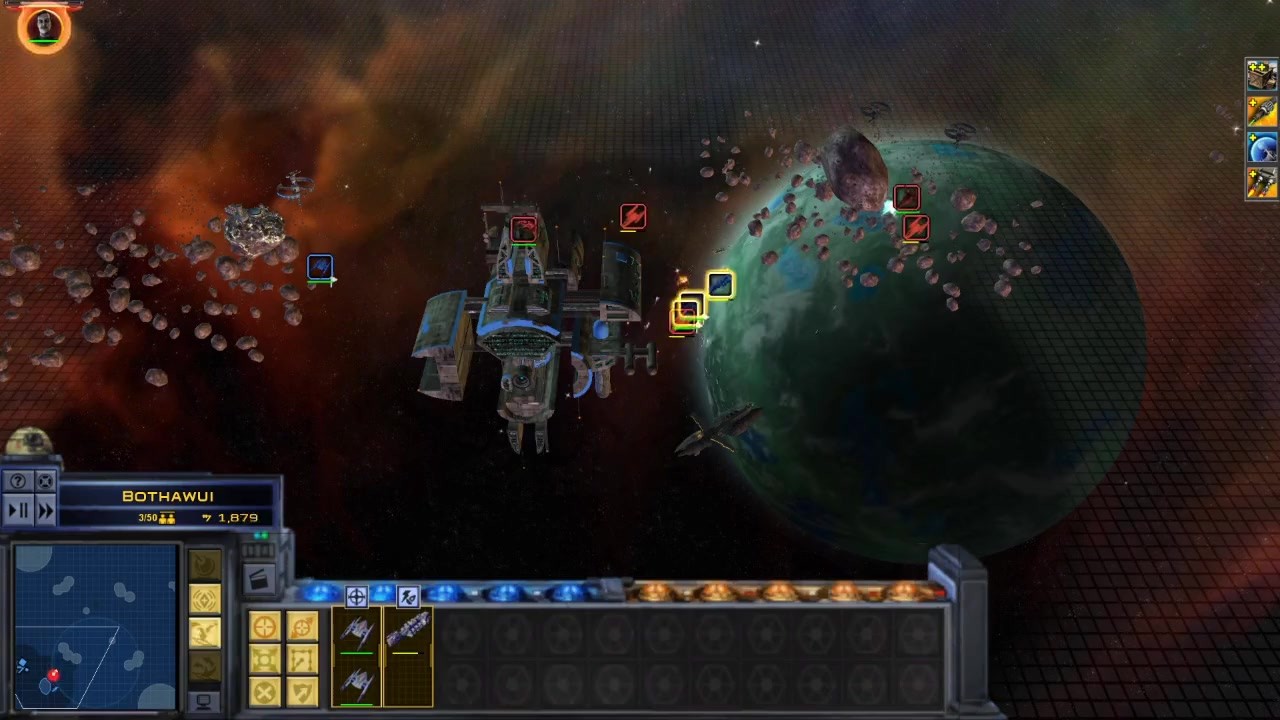Click the monitor icon below ability column
This screenshot has height=720, width=1280.
(x=204, y=701)
